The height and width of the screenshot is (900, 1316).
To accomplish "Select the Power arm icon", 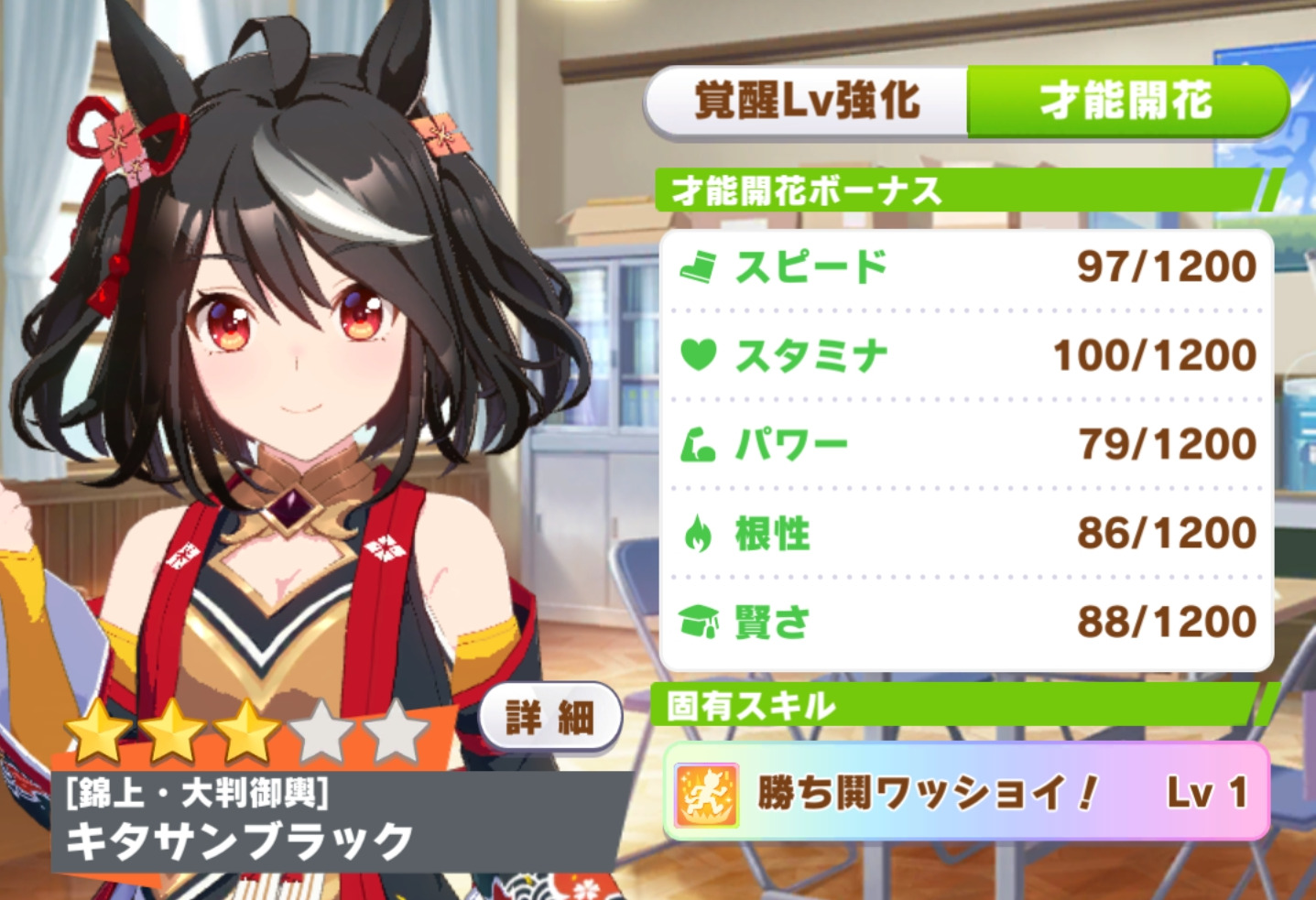I will tap(698, 441).
